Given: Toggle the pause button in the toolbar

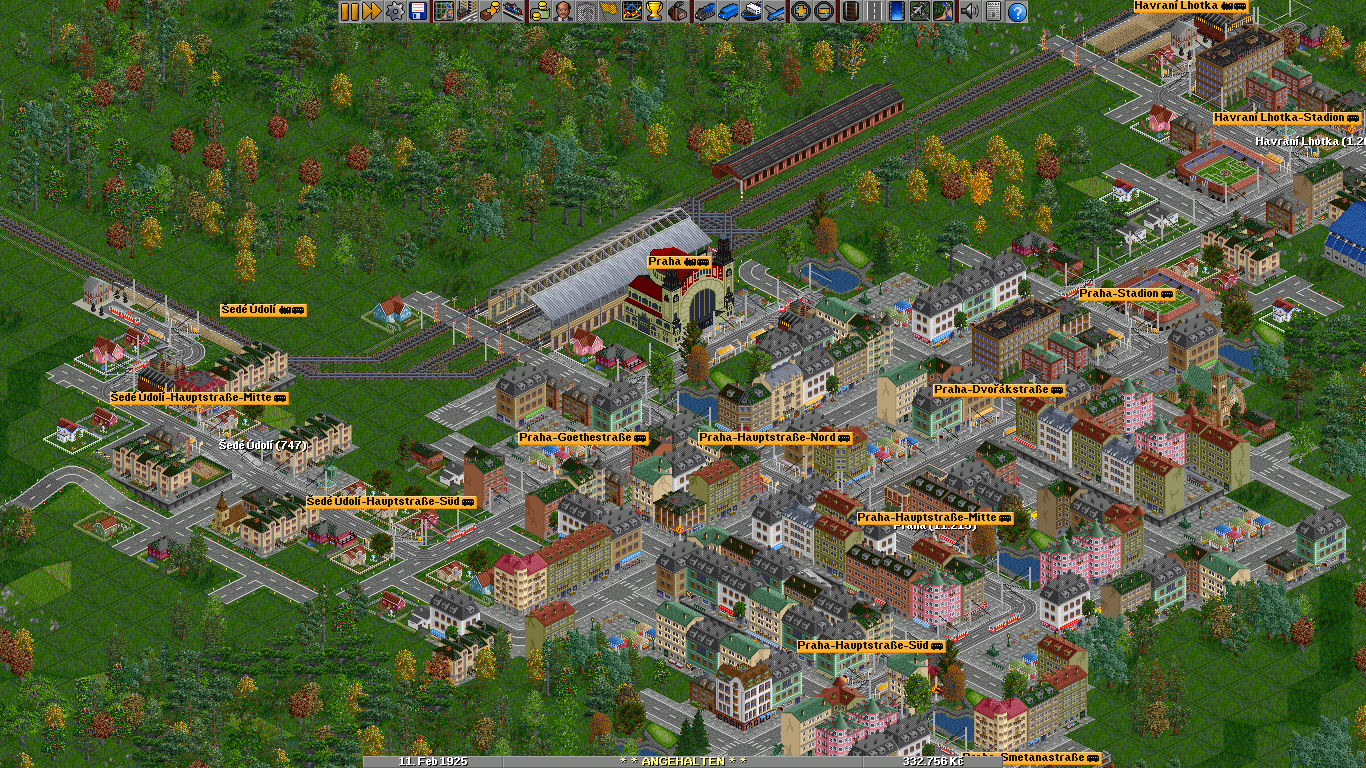Looking at the screenshot, I should pyautogui.click(x=349, y=11).
